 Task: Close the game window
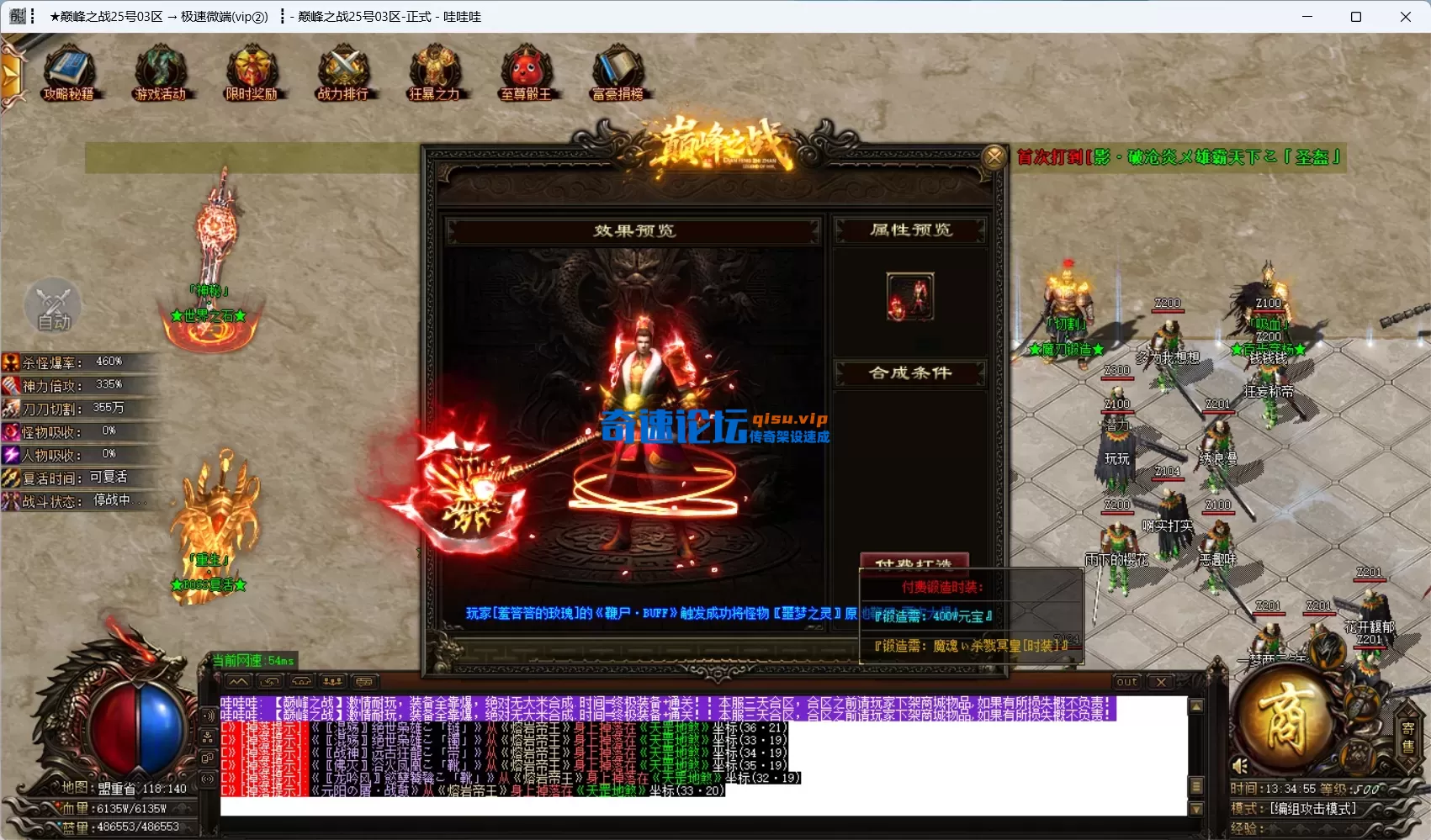coord(1405,17)
